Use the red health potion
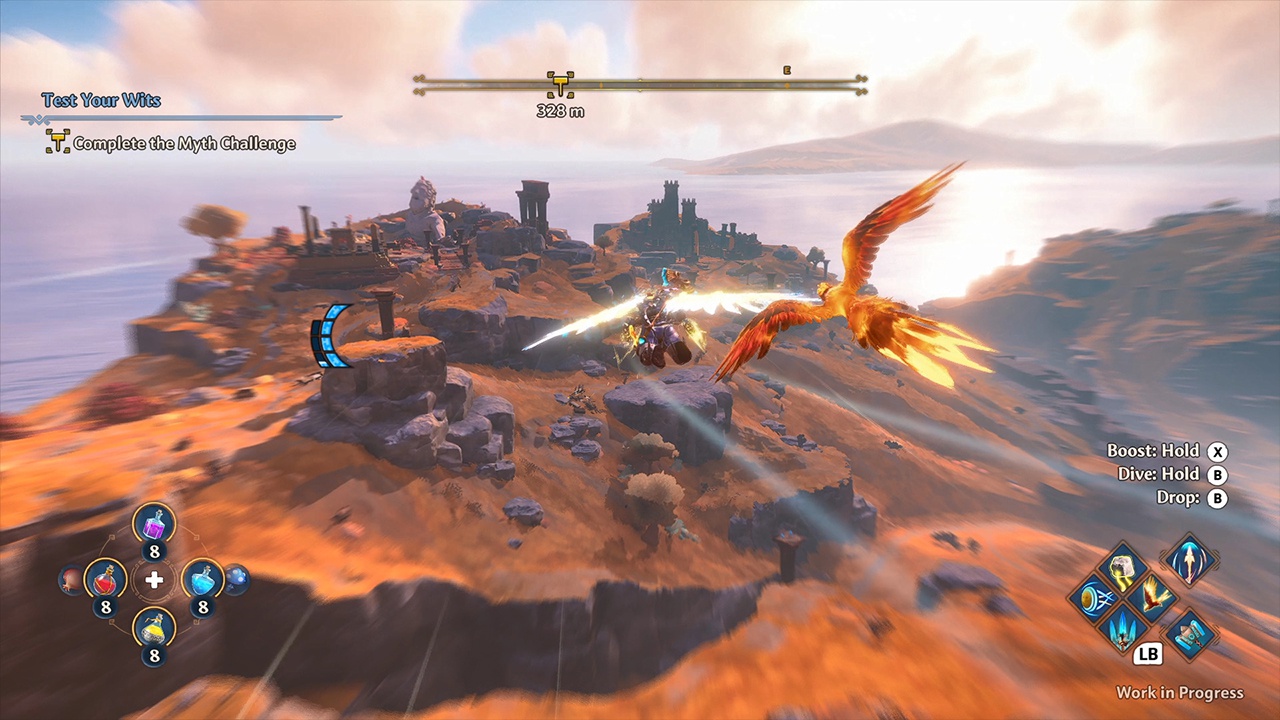1280x720 pixels. point(105,578)
